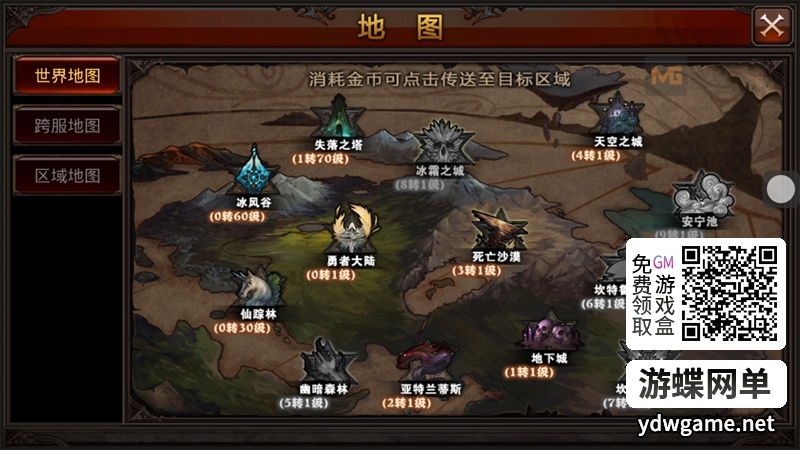The width and height of the screenshot is (800, 450).
Task: Switch to the 世界地图 tab
Action: [x=67, y=76]
